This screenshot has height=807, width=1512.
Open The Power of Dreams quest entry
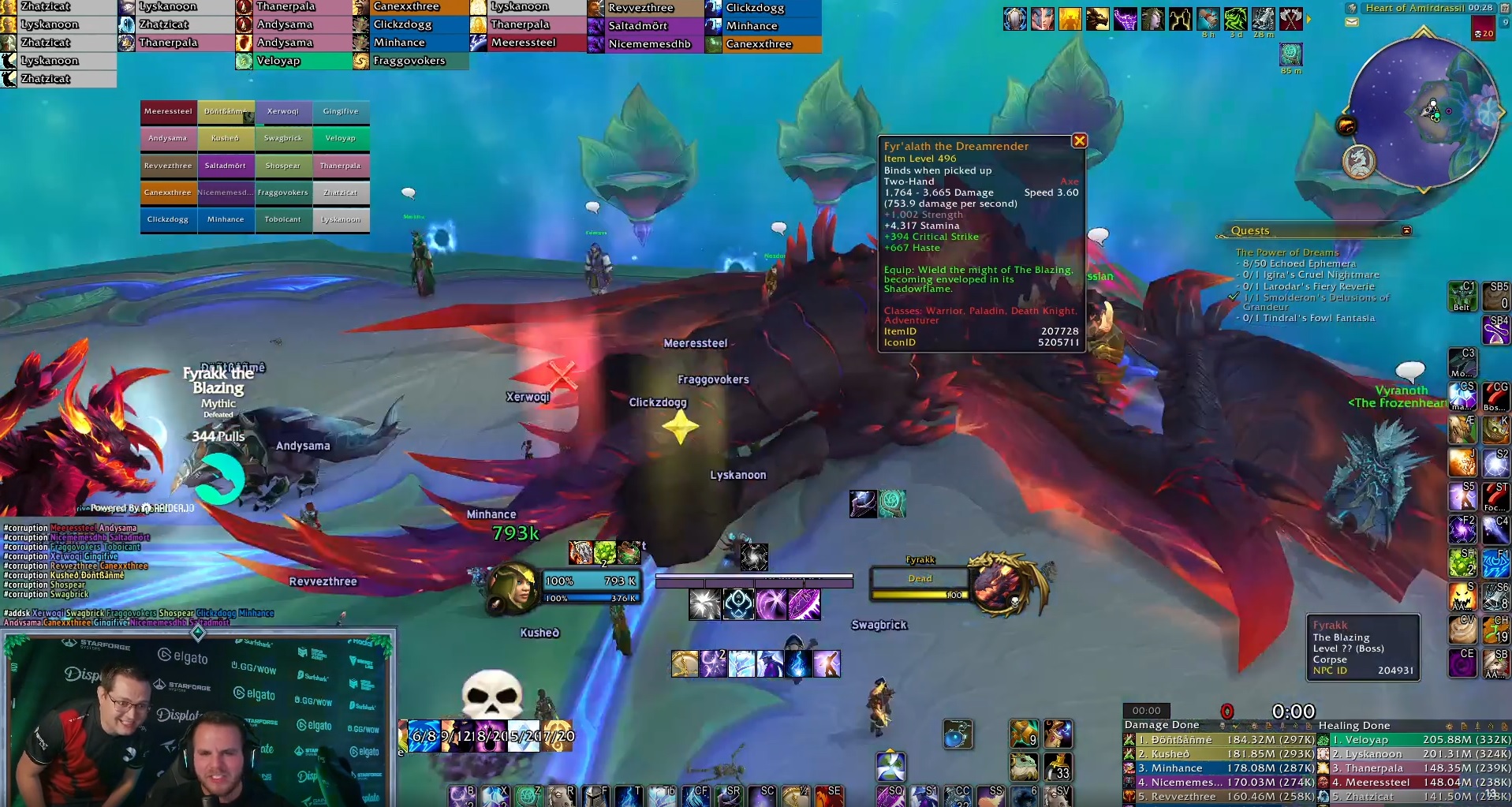tap(1286, 252)
